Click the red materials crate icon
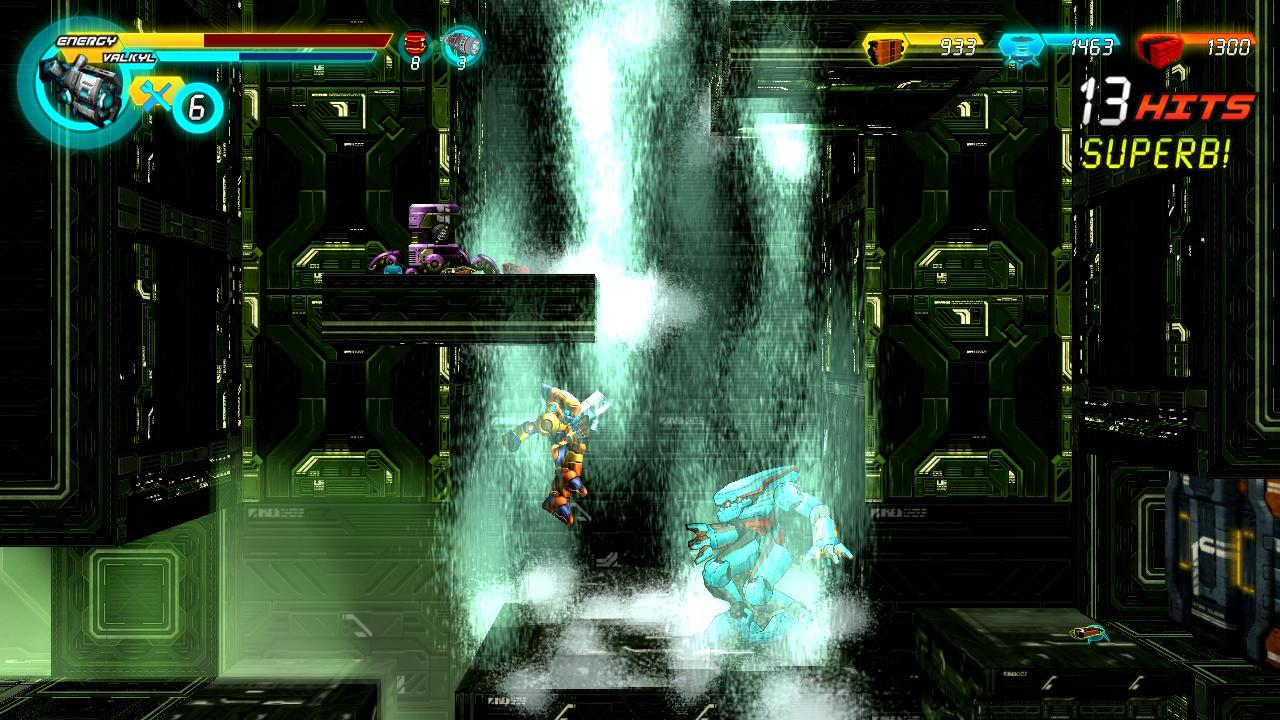Image resolution: width=1280 pixels, height=720 pixels. tap(1160, 45)
